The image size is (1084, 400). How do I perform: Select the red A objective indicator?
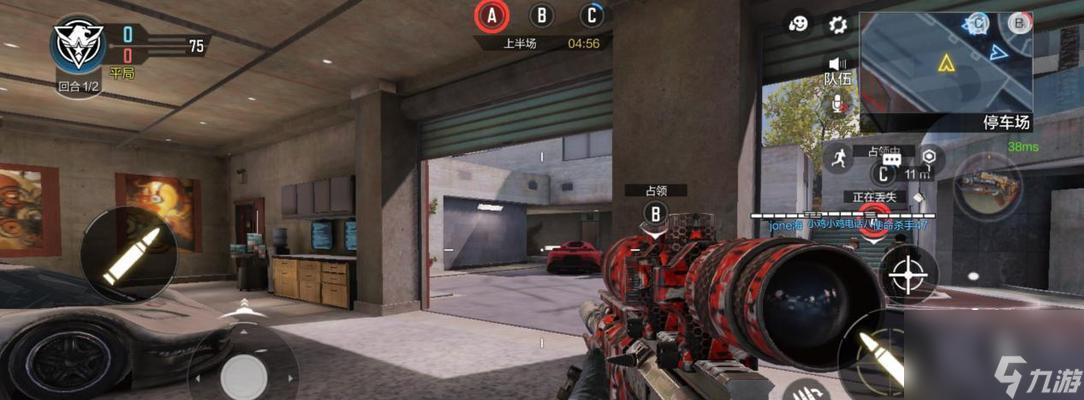[492, 15]
